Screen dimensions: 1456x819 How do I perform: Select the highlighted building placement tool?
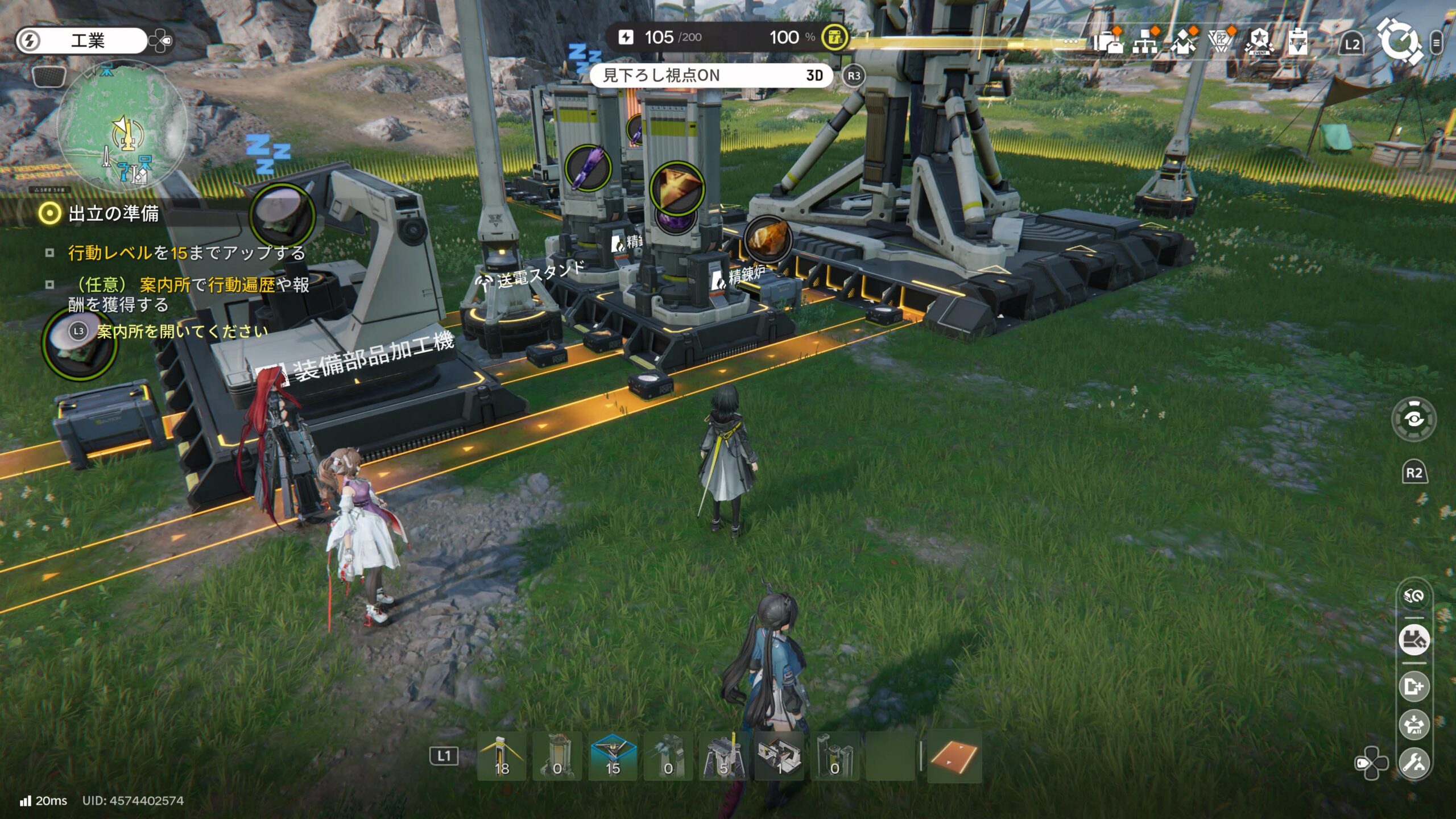[1414, 640]
